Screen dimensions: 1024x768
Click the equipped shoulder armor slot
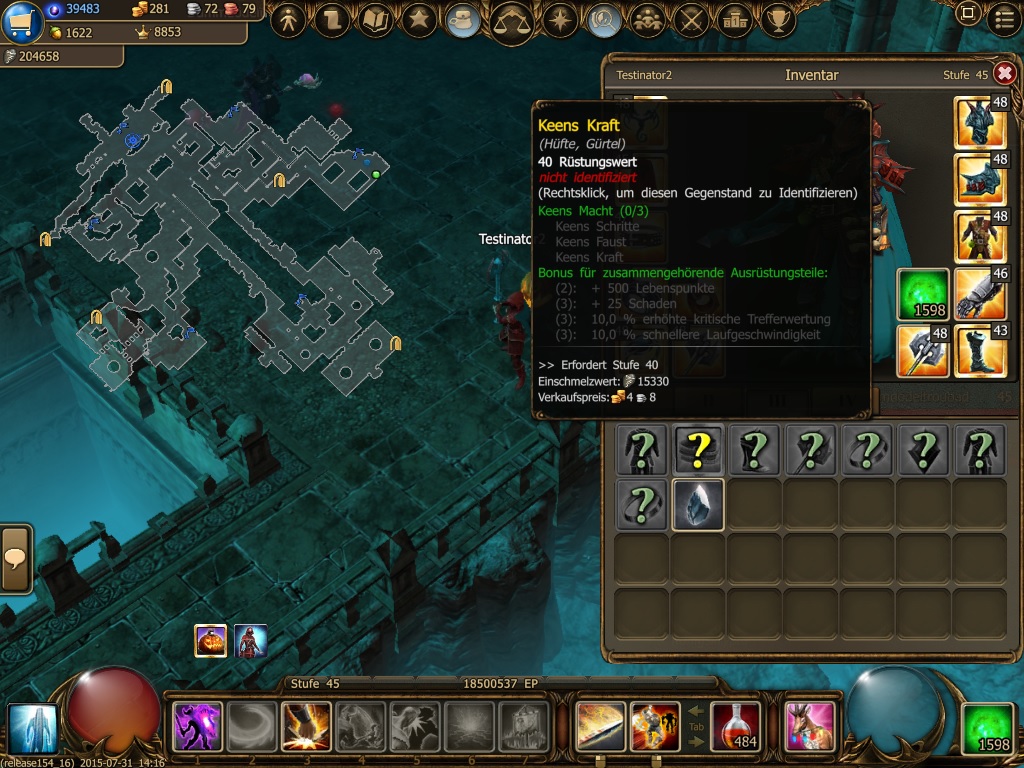tap(979, 180)
